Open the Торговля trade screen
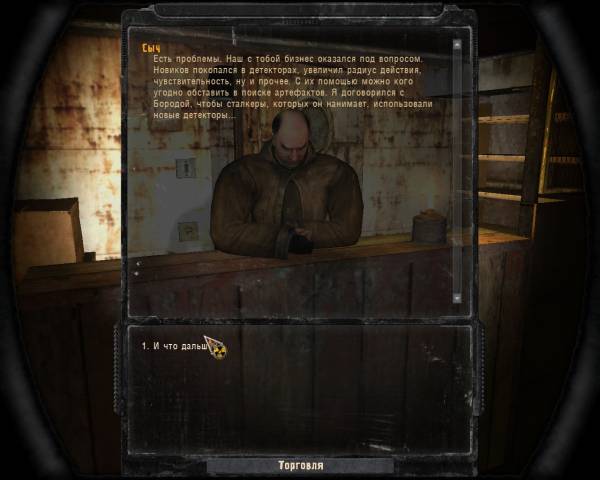 (300, 466)
